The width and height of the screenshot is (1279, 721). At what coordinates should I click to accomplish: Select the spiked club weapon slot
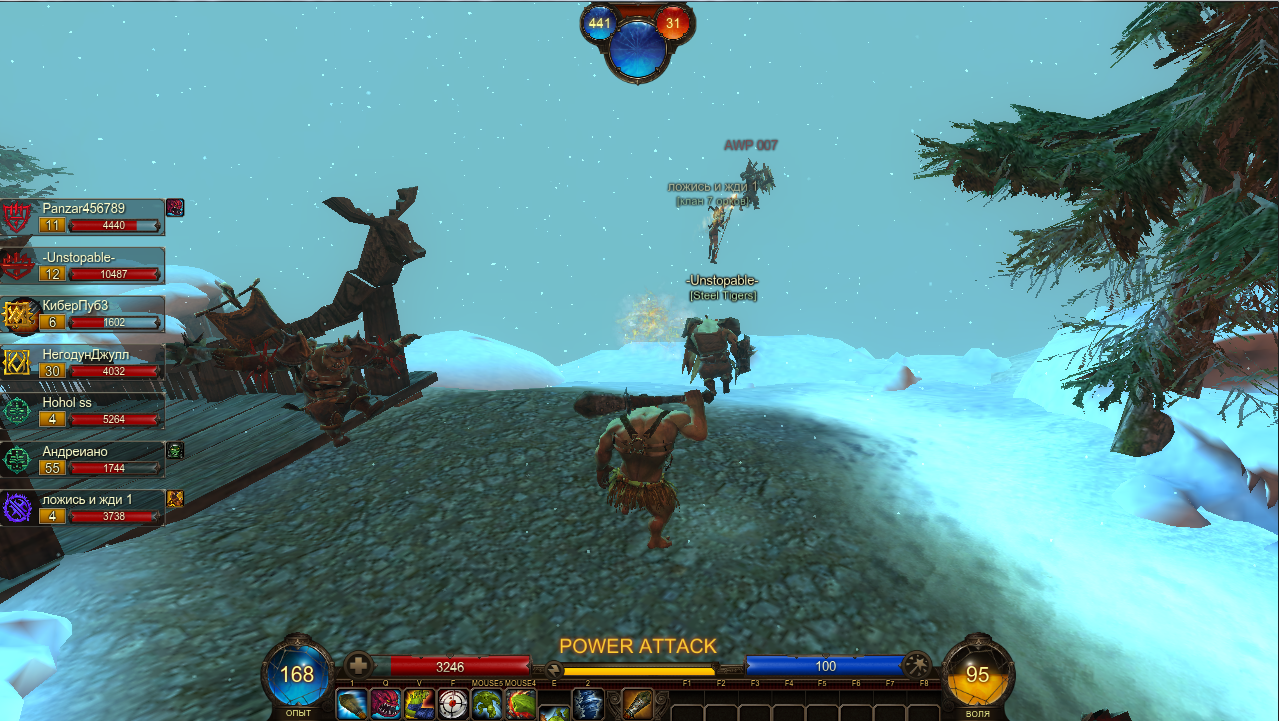point(637,704)
